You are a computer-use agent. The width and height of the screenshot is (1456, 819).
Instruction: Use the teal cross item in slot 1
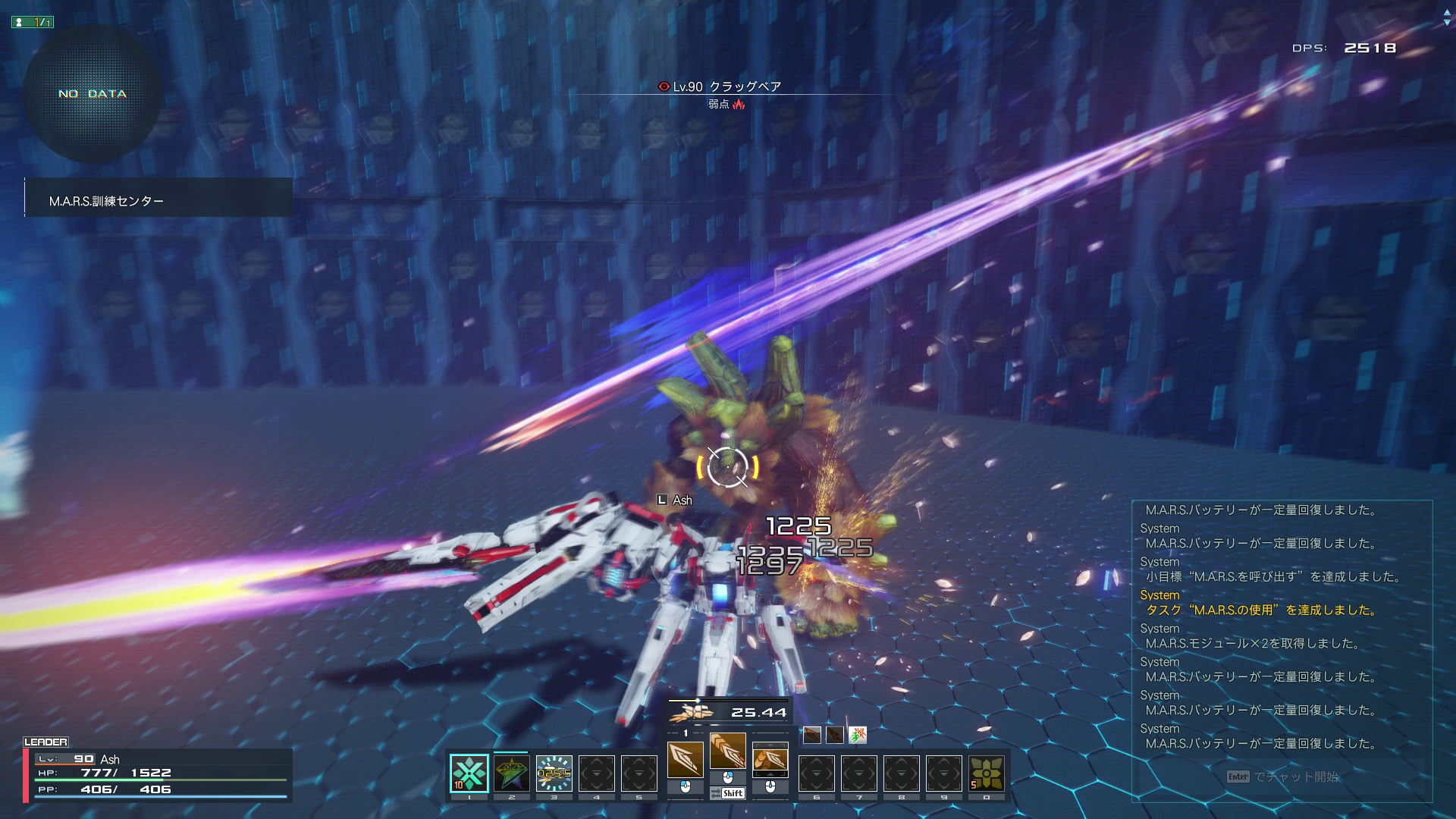[x=469, y=773]
